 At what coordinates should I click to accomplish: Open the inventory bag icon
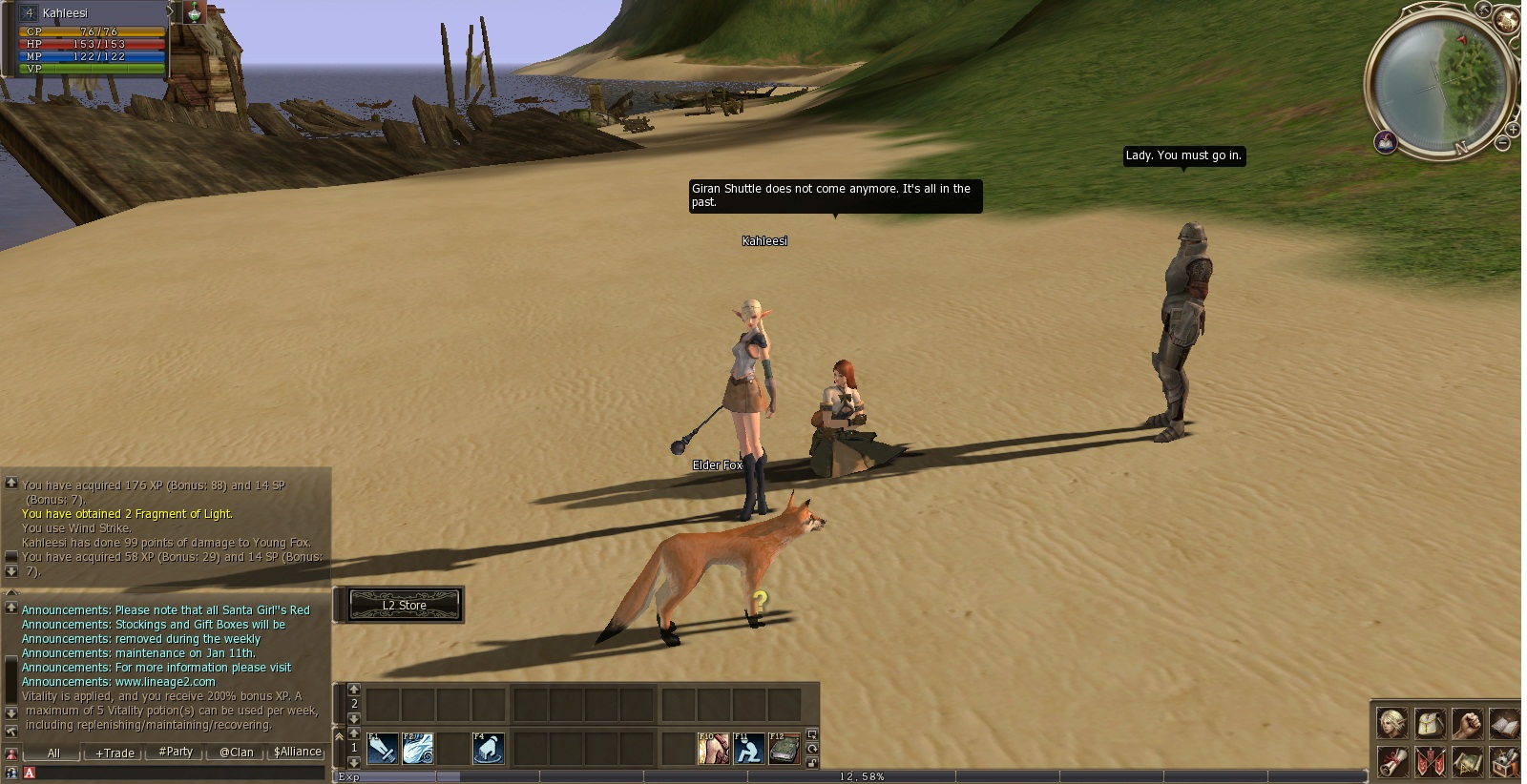click(x=1430, y=724)
